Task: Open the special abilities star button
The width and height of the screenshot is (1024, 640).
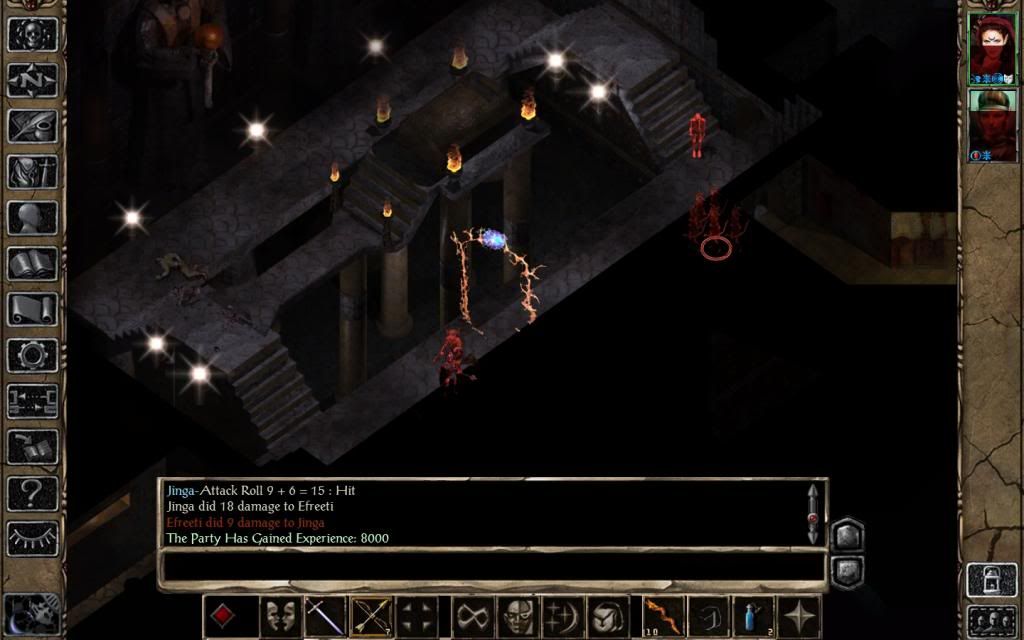Action: (801, 616)
